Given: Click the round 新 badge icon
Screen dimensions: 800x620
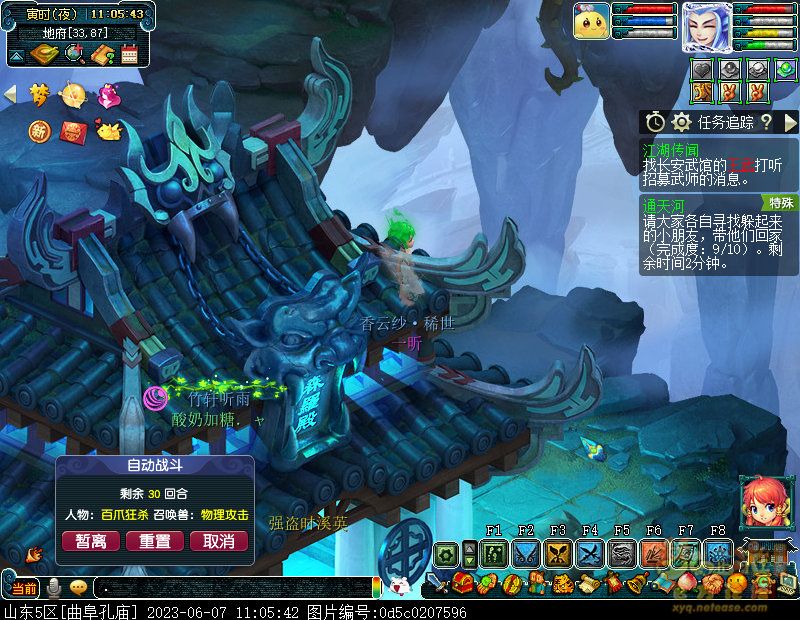Looking at the screenshot, I should point(39,131).
